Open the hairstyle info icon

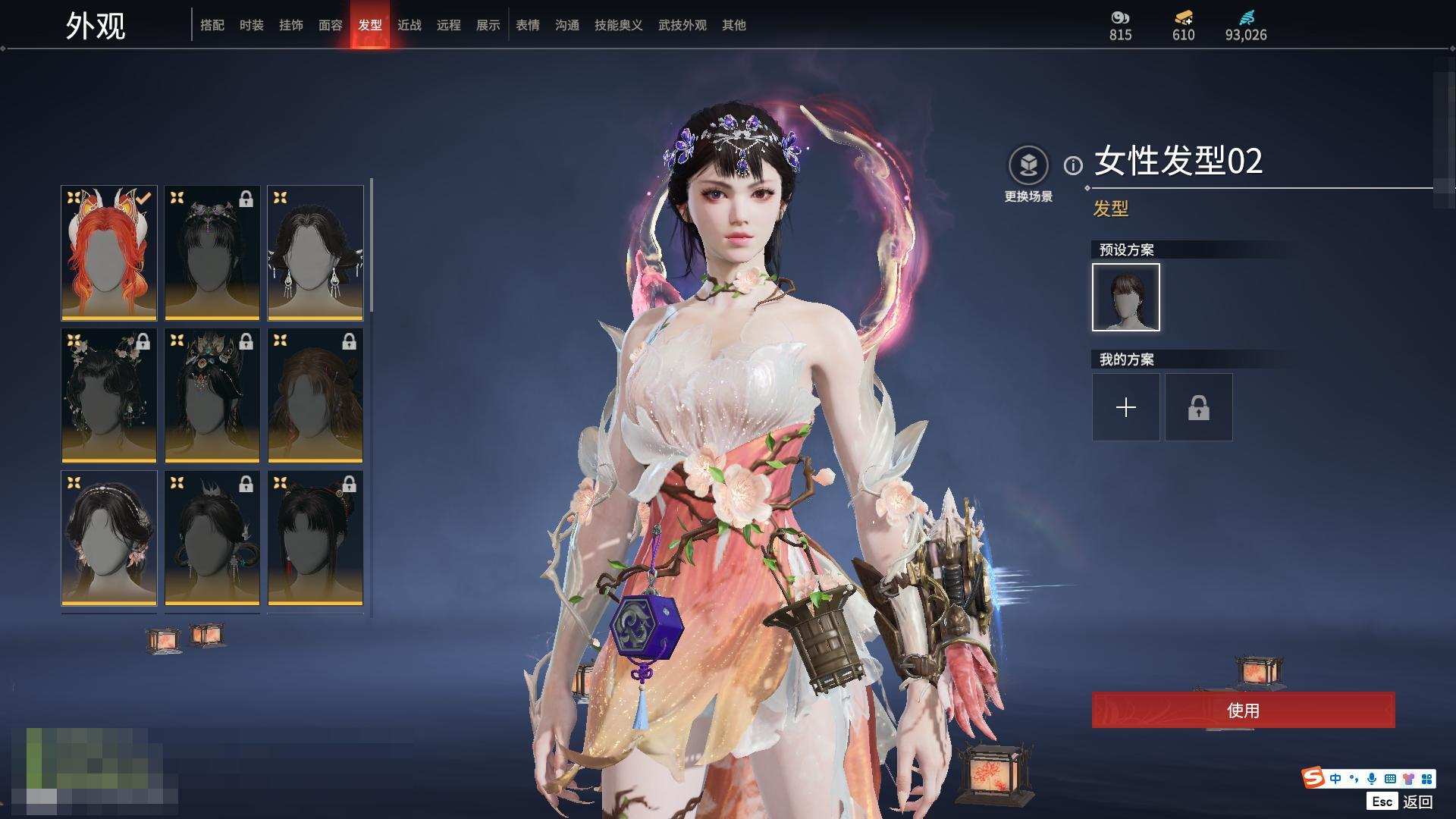[1073, 165]
